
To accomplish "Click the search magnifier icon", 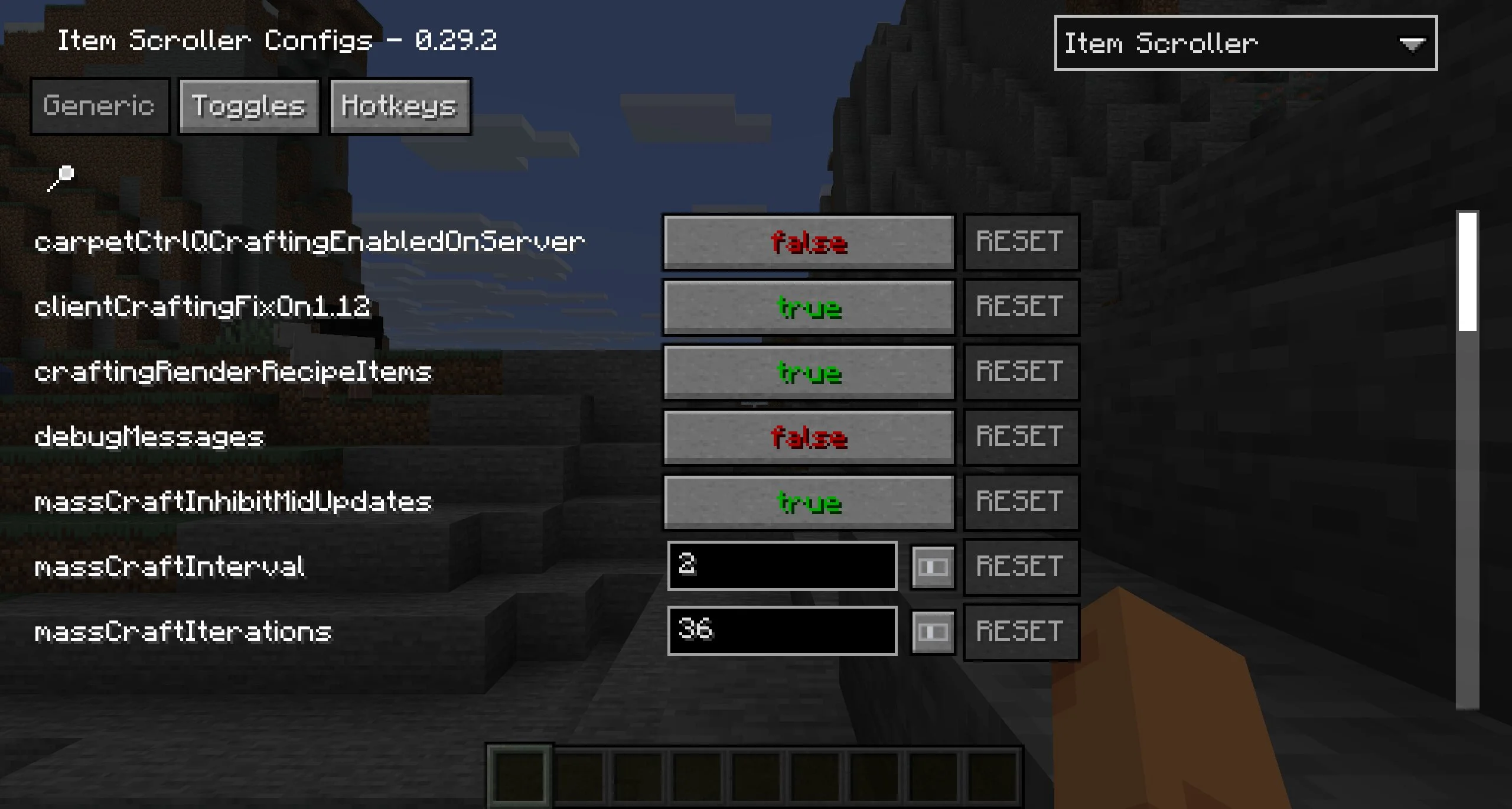I will tap(61, 177).
